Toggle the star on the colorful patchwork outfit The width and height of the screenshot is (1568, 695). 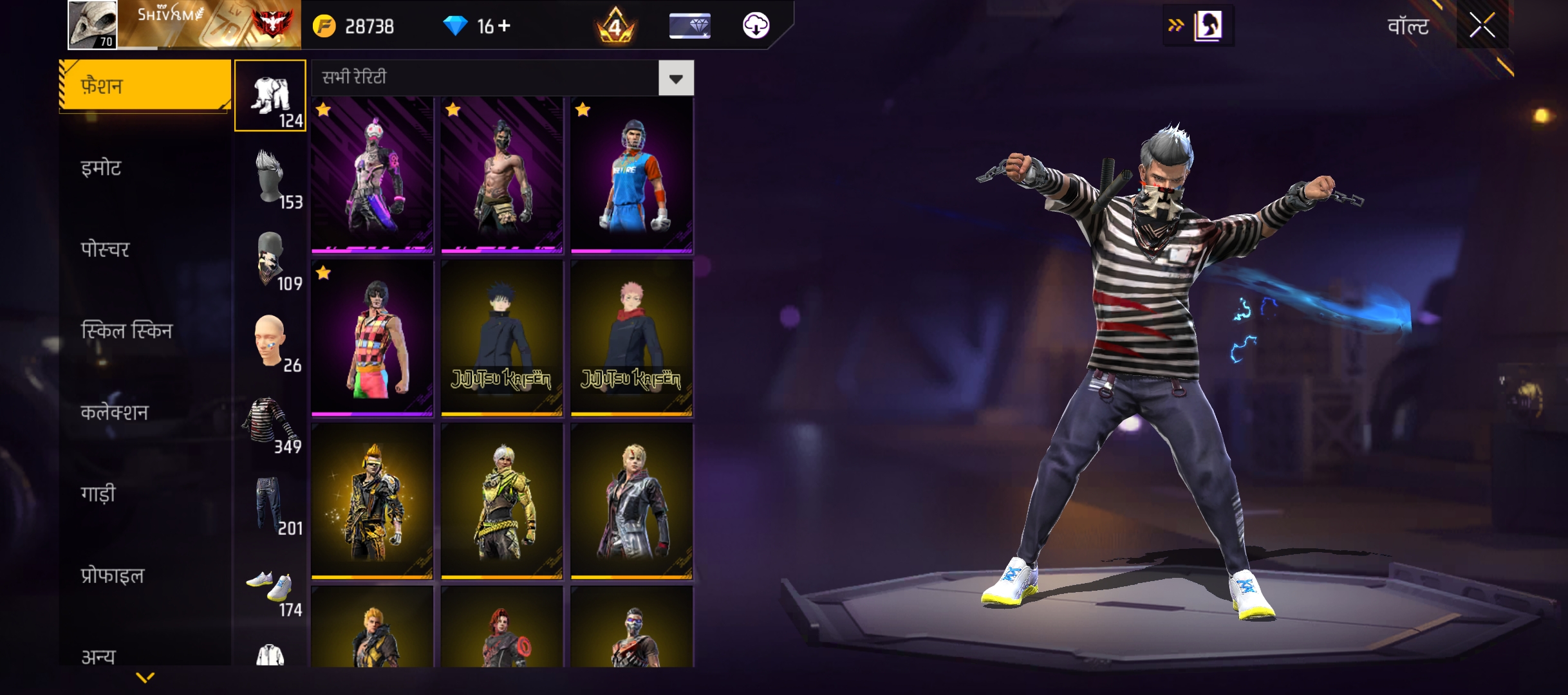324,272
